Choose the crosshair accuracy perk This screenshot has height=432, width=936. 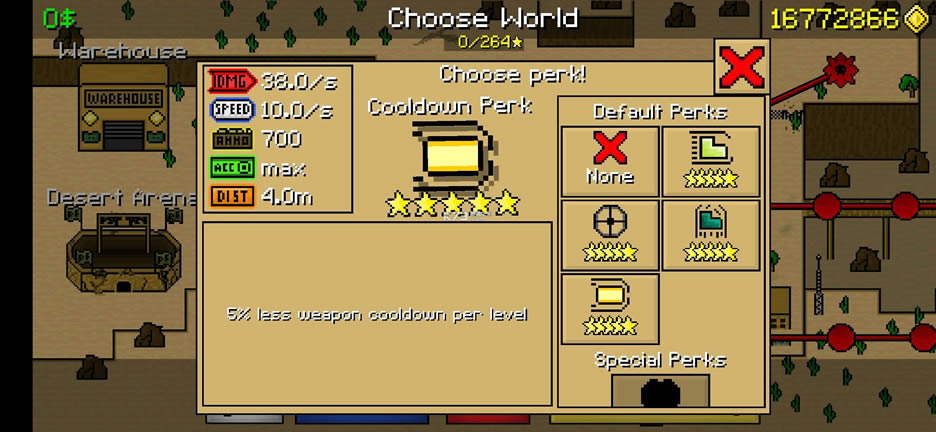pos(610,235)
